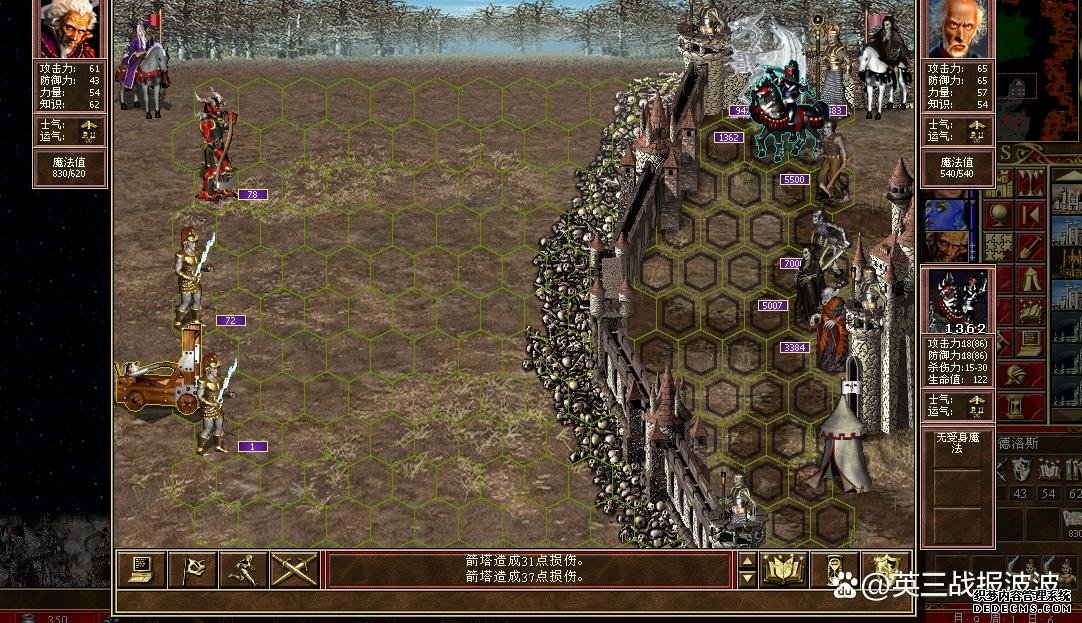Screen dimensions: 1082x623
Task: Open the combat options button
Action: point(141,569)
